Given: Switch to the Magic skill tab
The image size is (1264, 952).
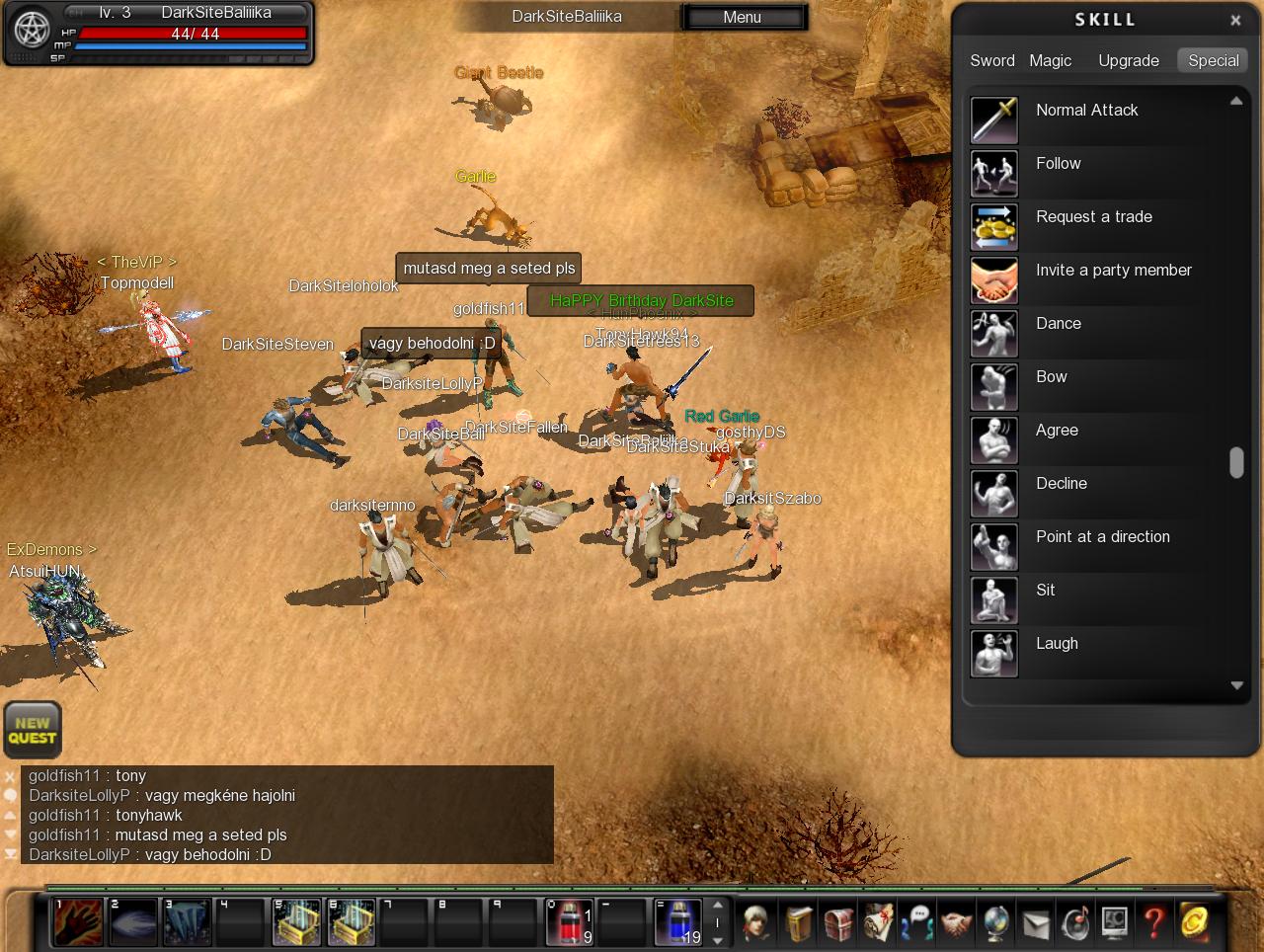Looking at the screenshot, I should coord(1050,60).
